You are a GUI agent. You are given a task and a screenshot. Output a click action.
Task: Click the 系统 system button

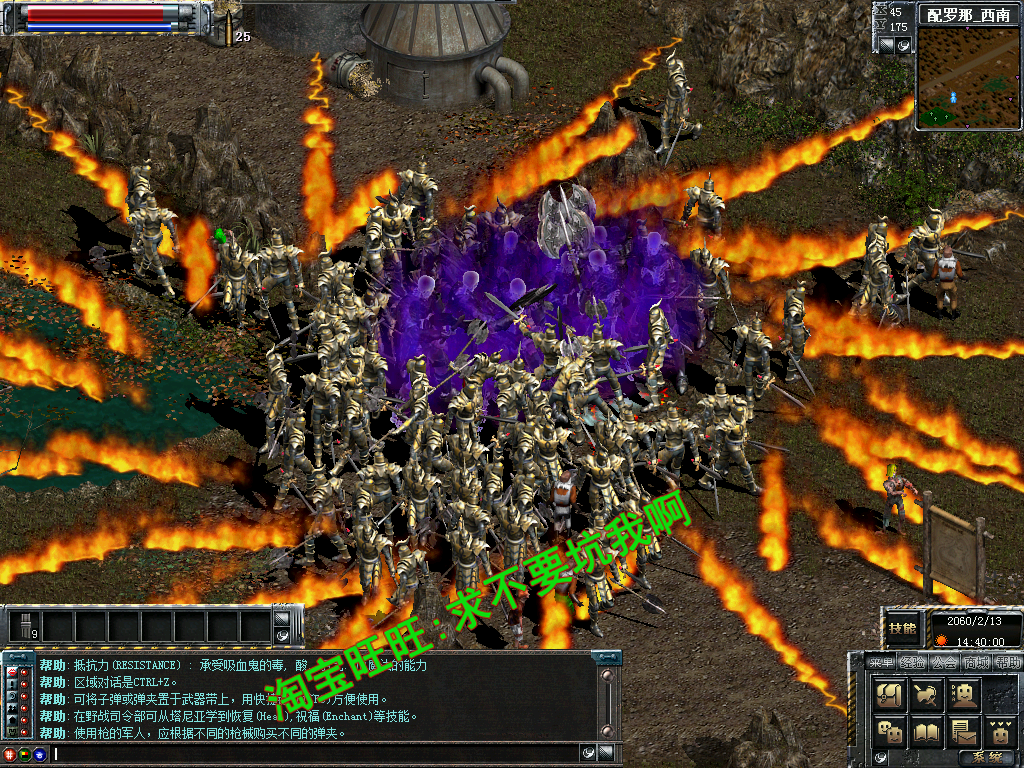[987, 758]
